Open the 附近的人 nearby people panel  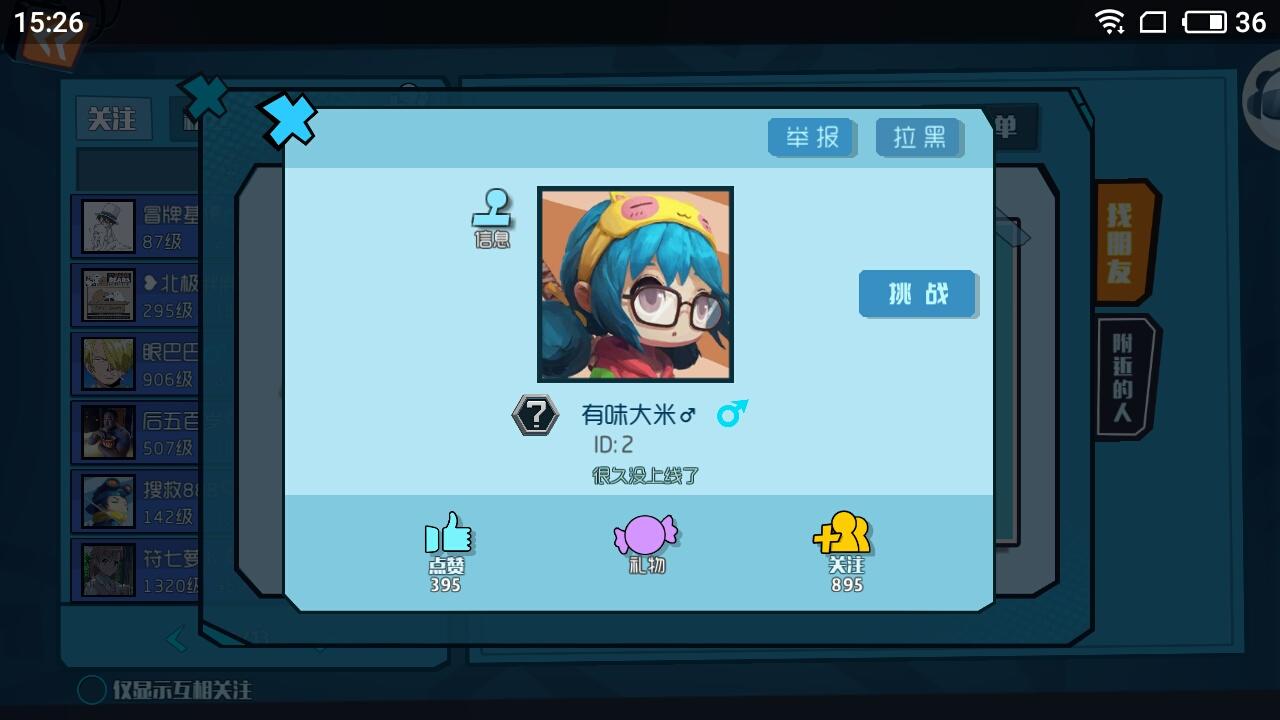pyautogui.click(x=1122, y=375)
